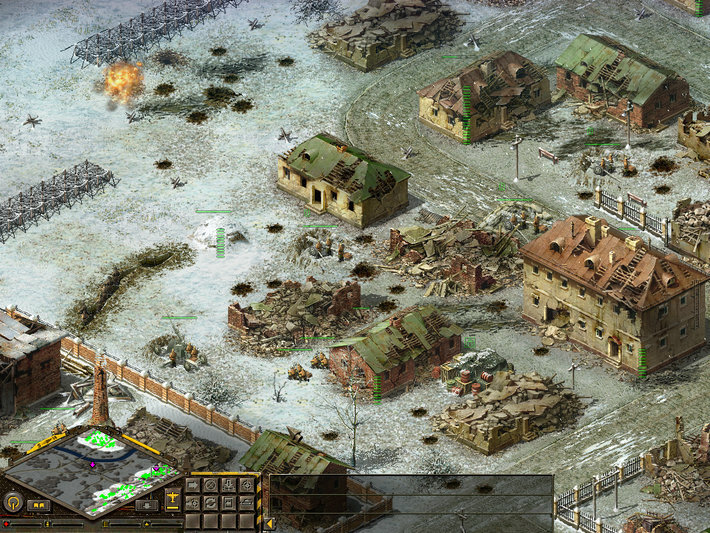The width and height of the screenshot is (710, 533).
Task: Select the yellow airplane aviation button
Action: [x=172, y=498]
